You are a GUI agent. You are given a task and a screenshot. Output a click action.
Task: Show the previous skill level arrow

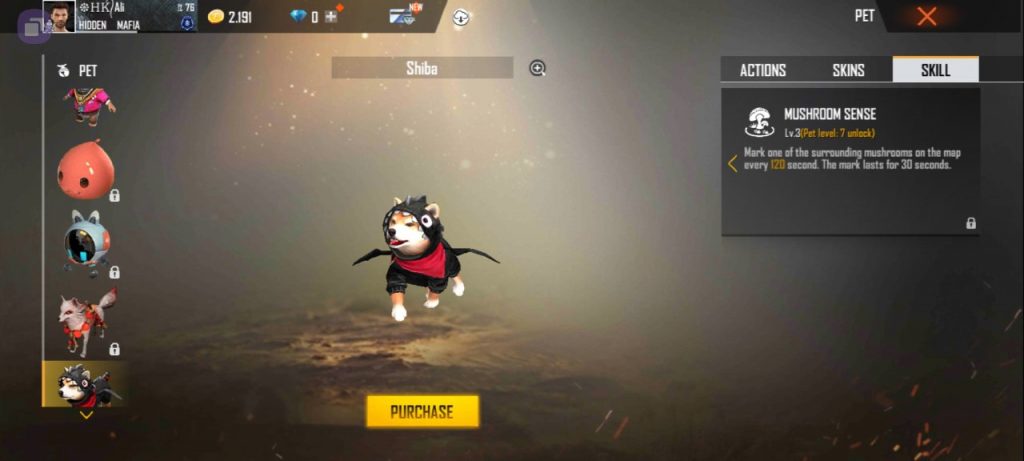point(733,163)
